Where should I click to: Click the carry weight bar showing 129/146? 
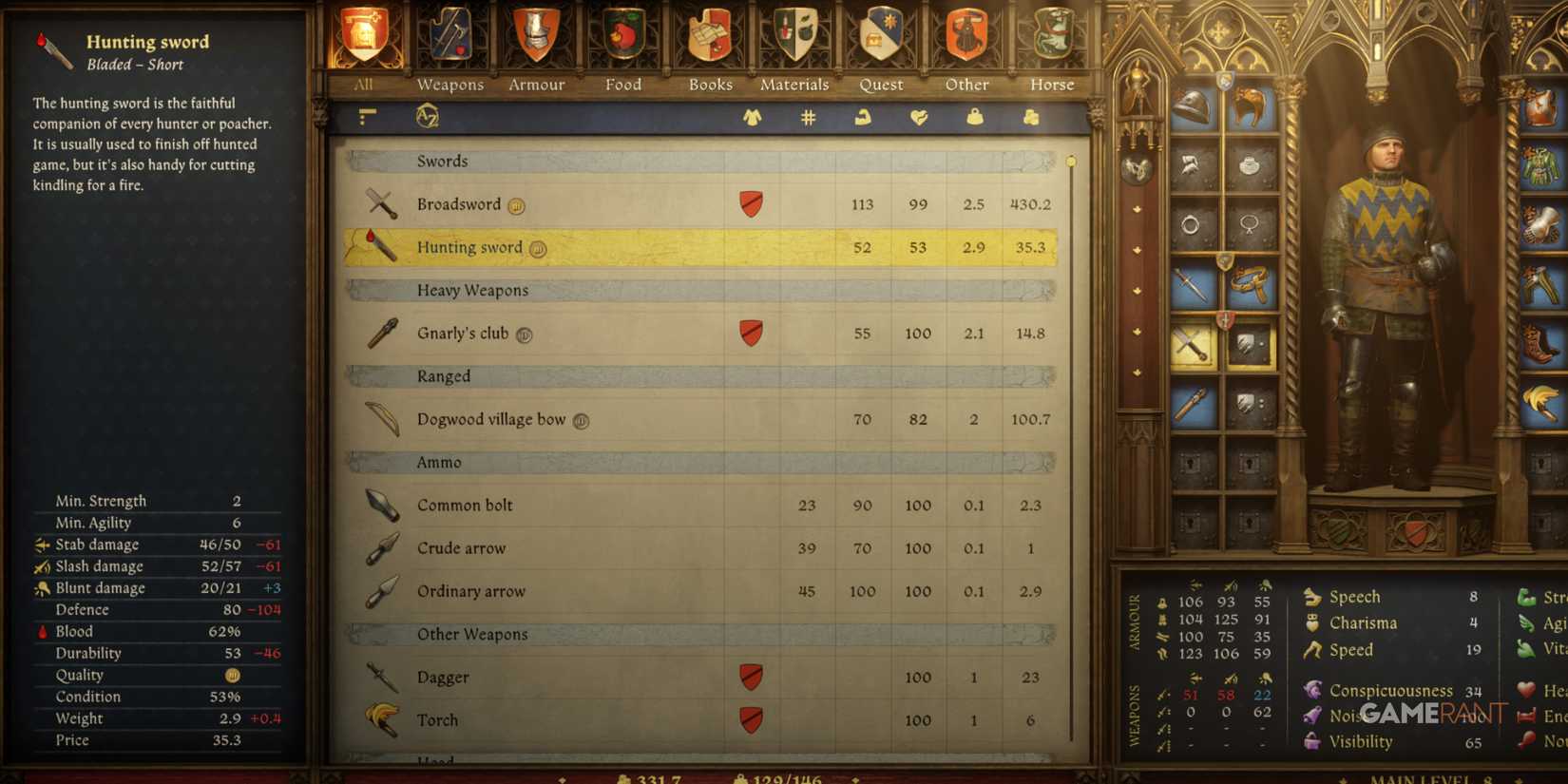coord(774,777)
